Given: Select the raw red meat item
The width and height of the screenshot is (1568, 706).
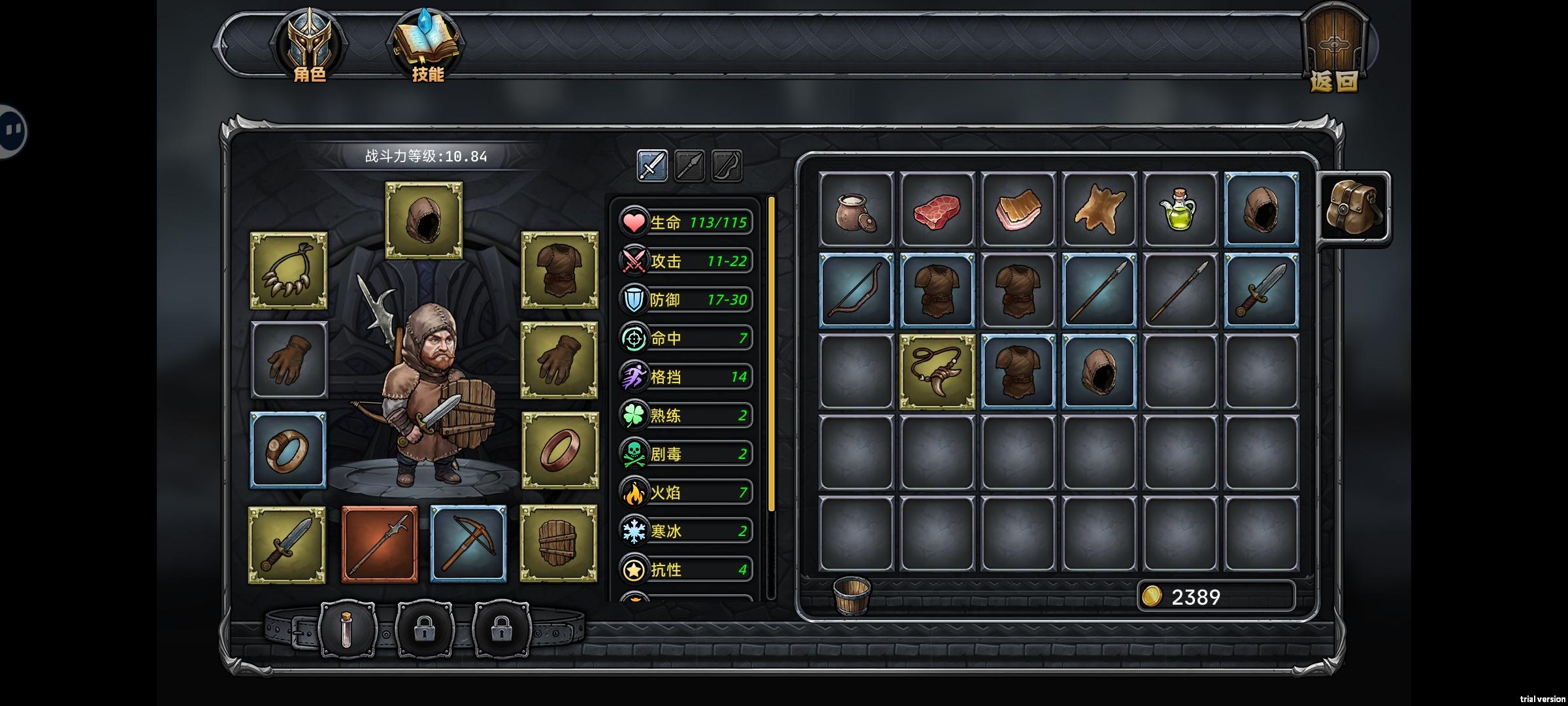Looking at the screenshot, I should (937, 210).
